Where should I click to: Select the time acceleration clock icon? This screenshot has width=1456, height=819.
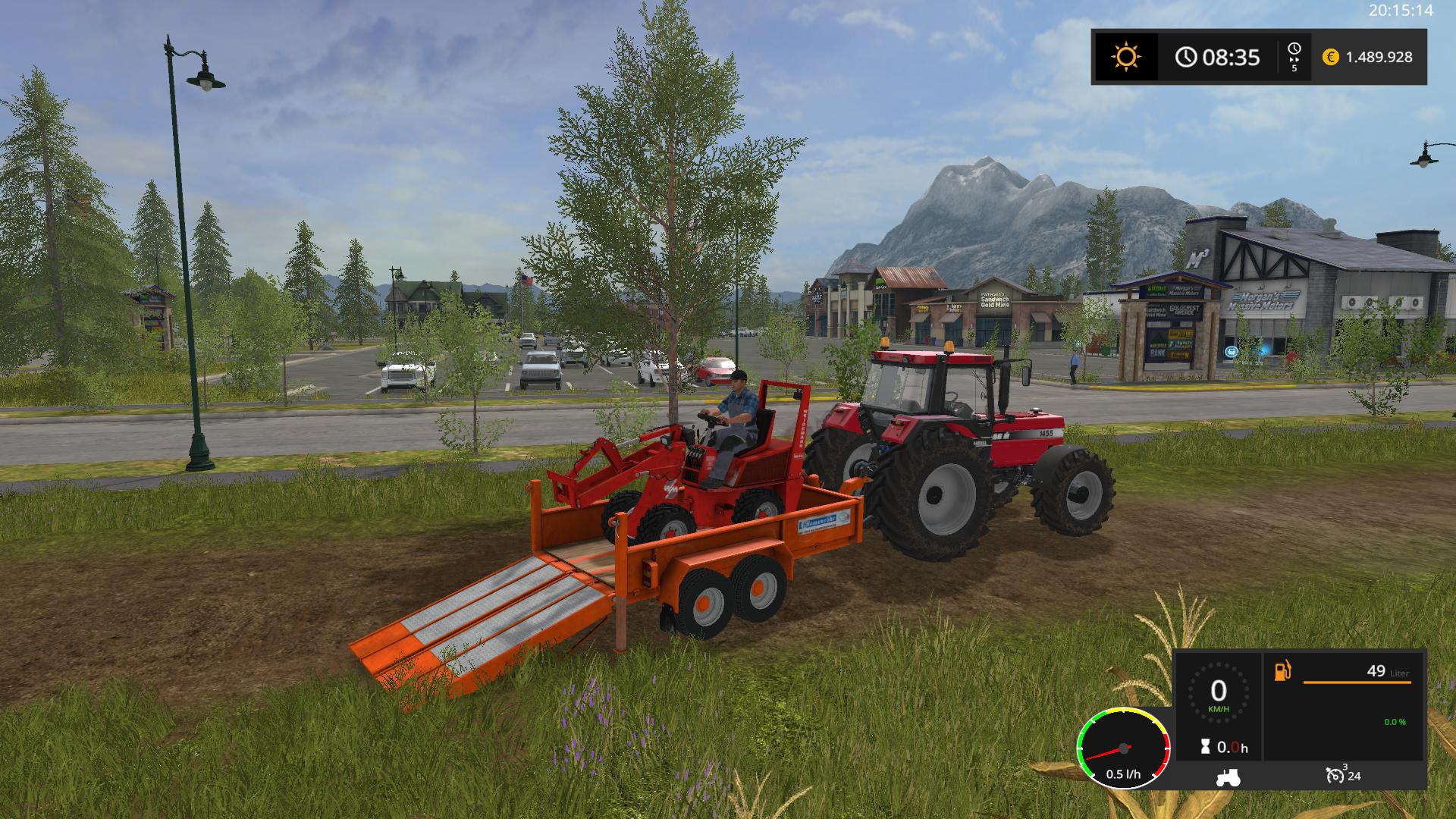(1294, 50)
